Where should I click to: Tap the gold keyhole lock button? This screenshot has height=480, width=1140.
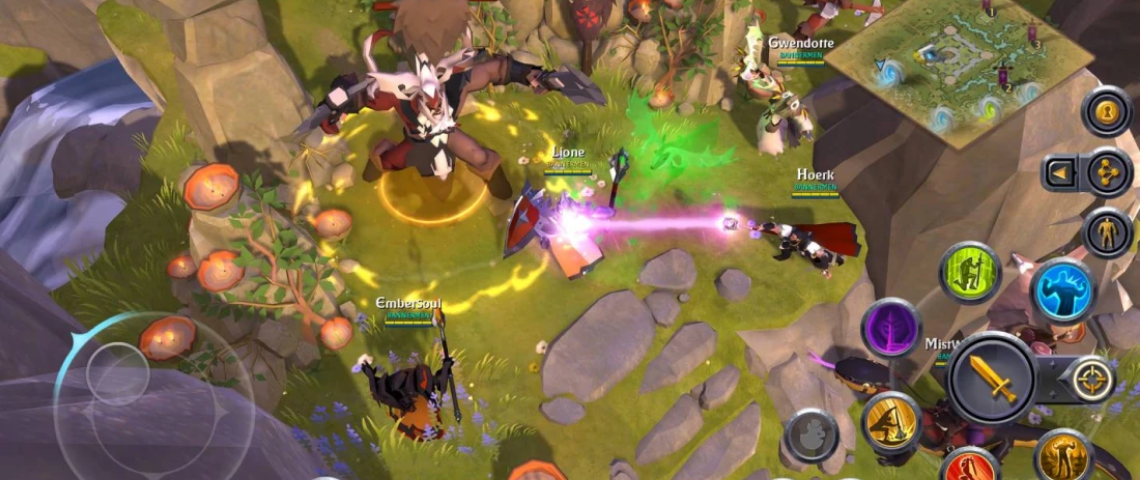click(x=1106, y=111)
